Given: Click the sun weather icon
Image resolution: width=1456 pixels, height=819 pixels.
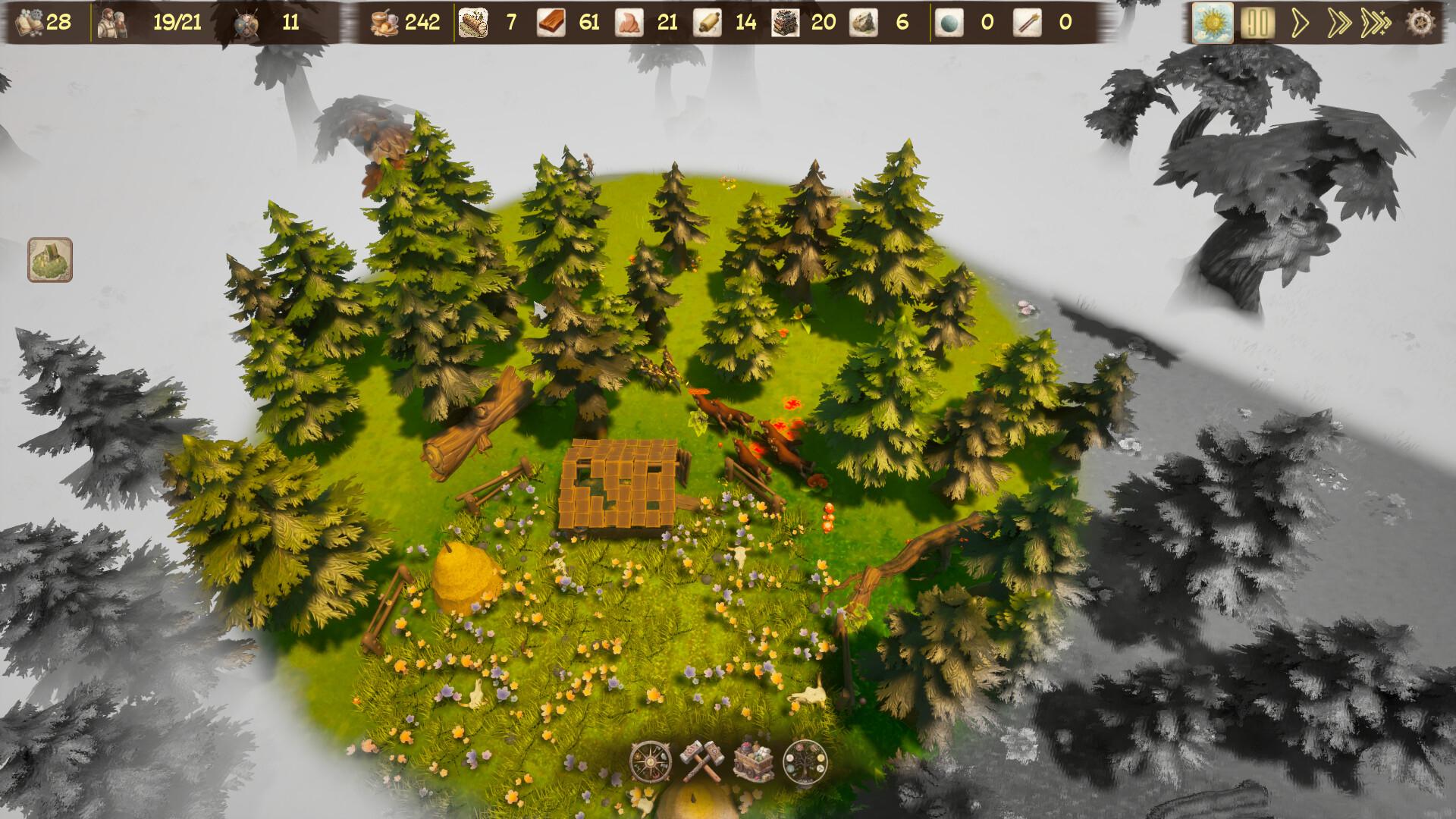Looking at the screenshot, I should pyautogui.click(x=1212, y=23).
